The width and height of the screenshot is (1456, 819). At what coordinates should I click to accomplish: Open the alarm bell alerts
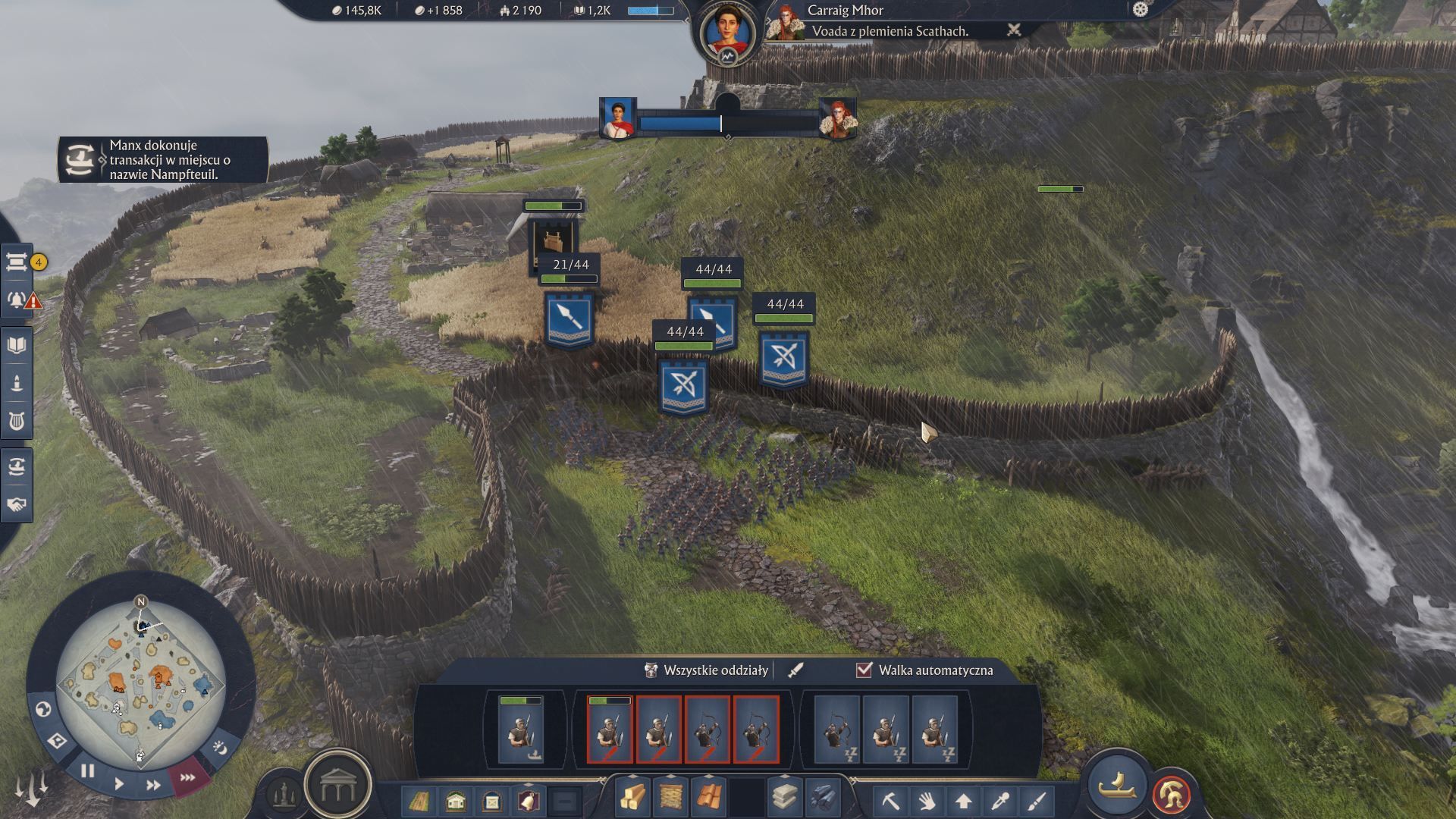[x=17, y=300]
